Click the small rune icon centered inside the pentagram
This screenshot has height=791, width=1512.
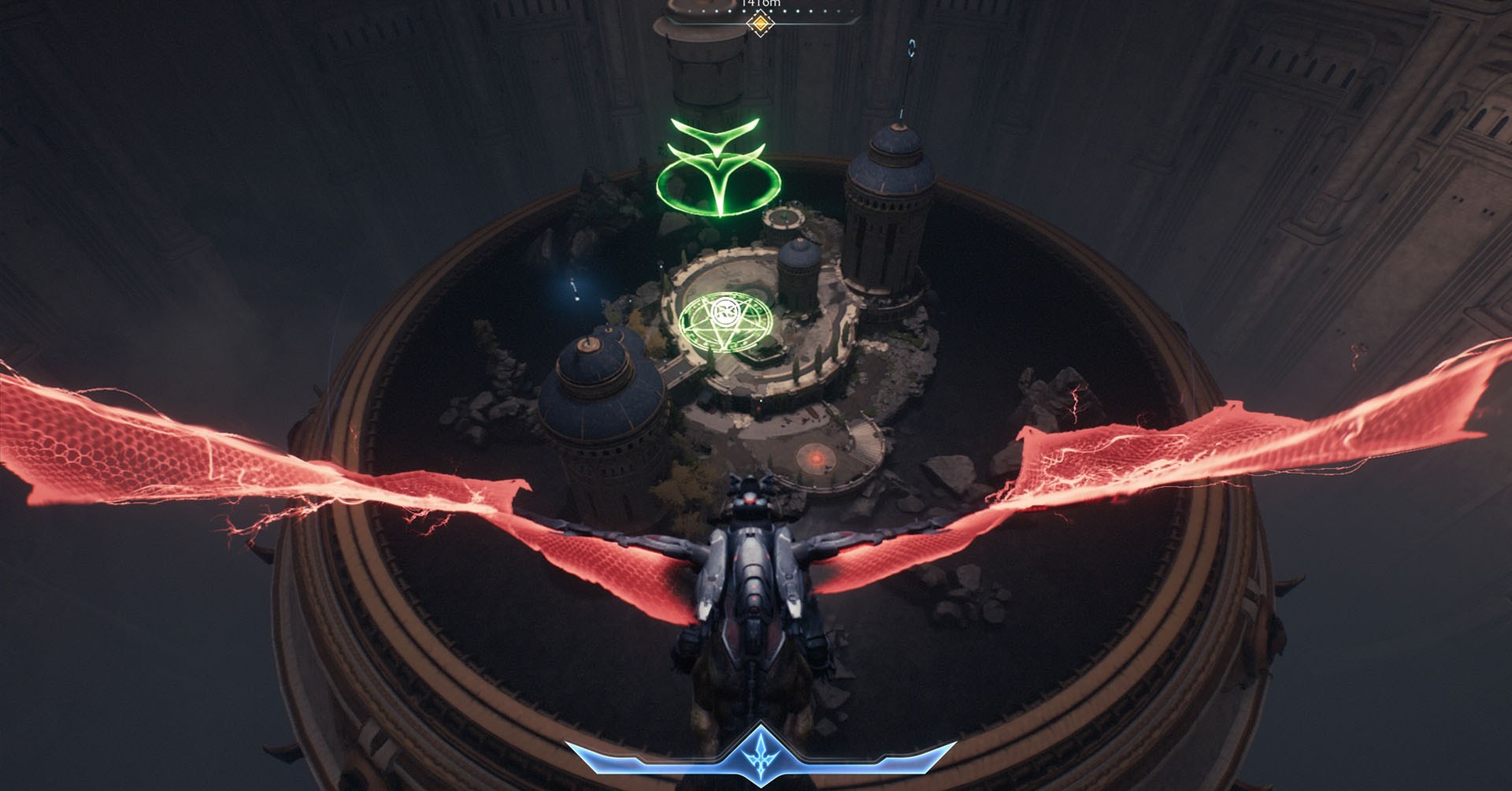(x=725, y=312)
